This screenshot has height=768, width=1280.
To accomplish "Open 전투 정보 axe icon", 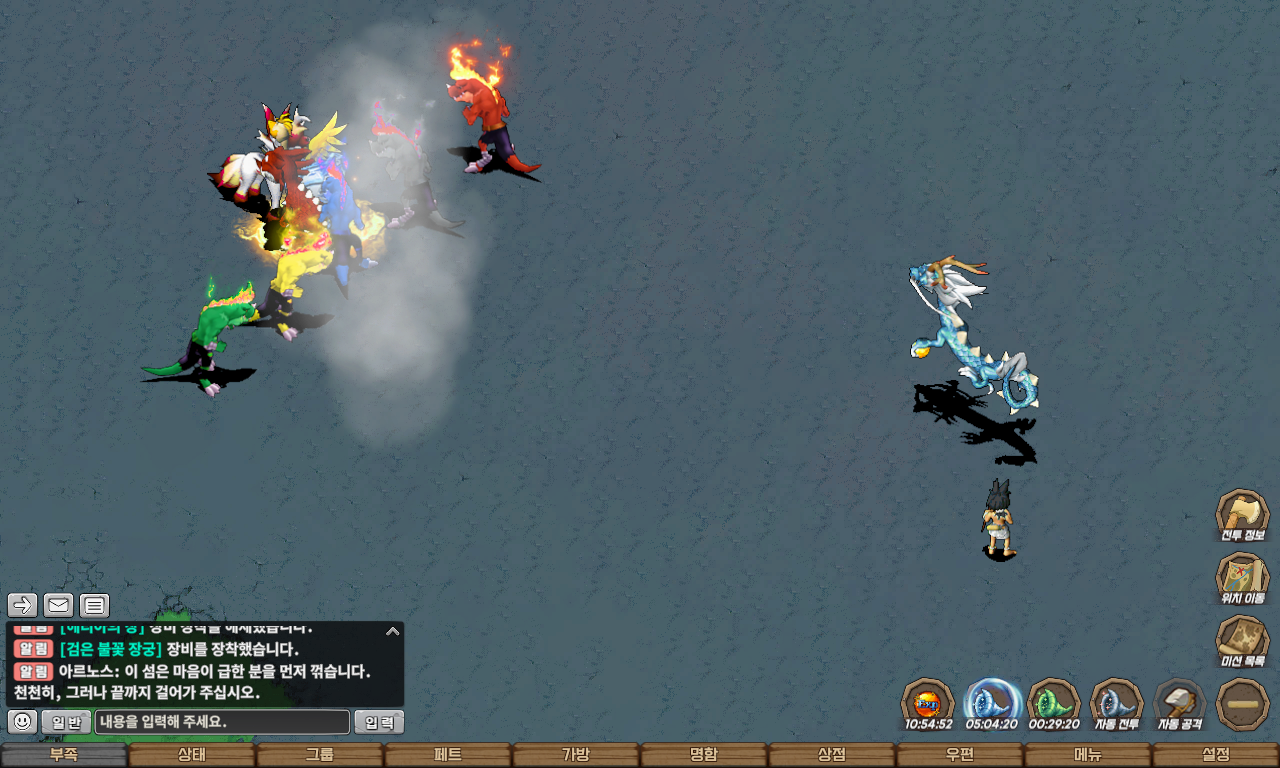I will 1242,514.
